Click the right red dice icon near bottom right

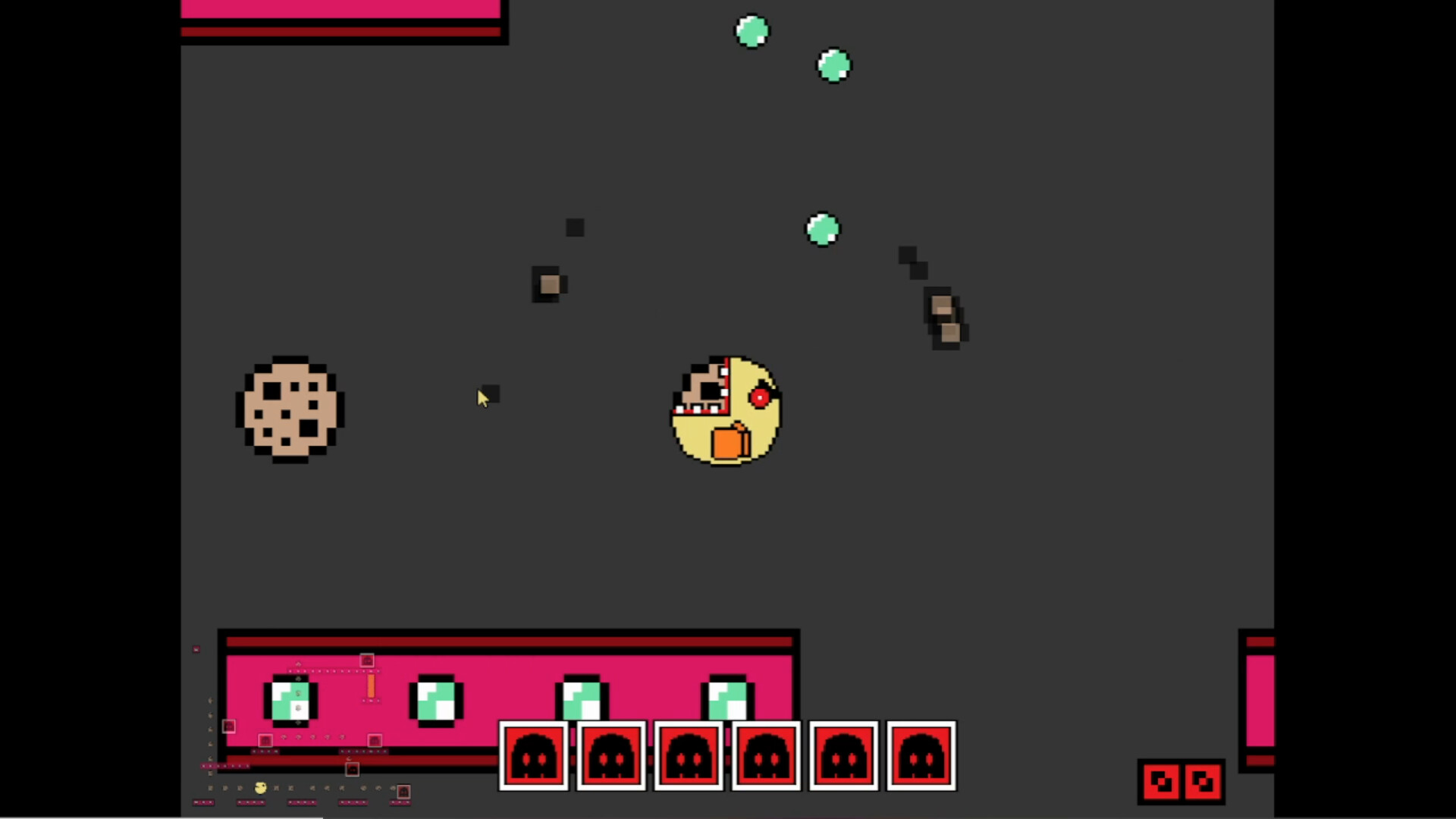pos(1203,780)
